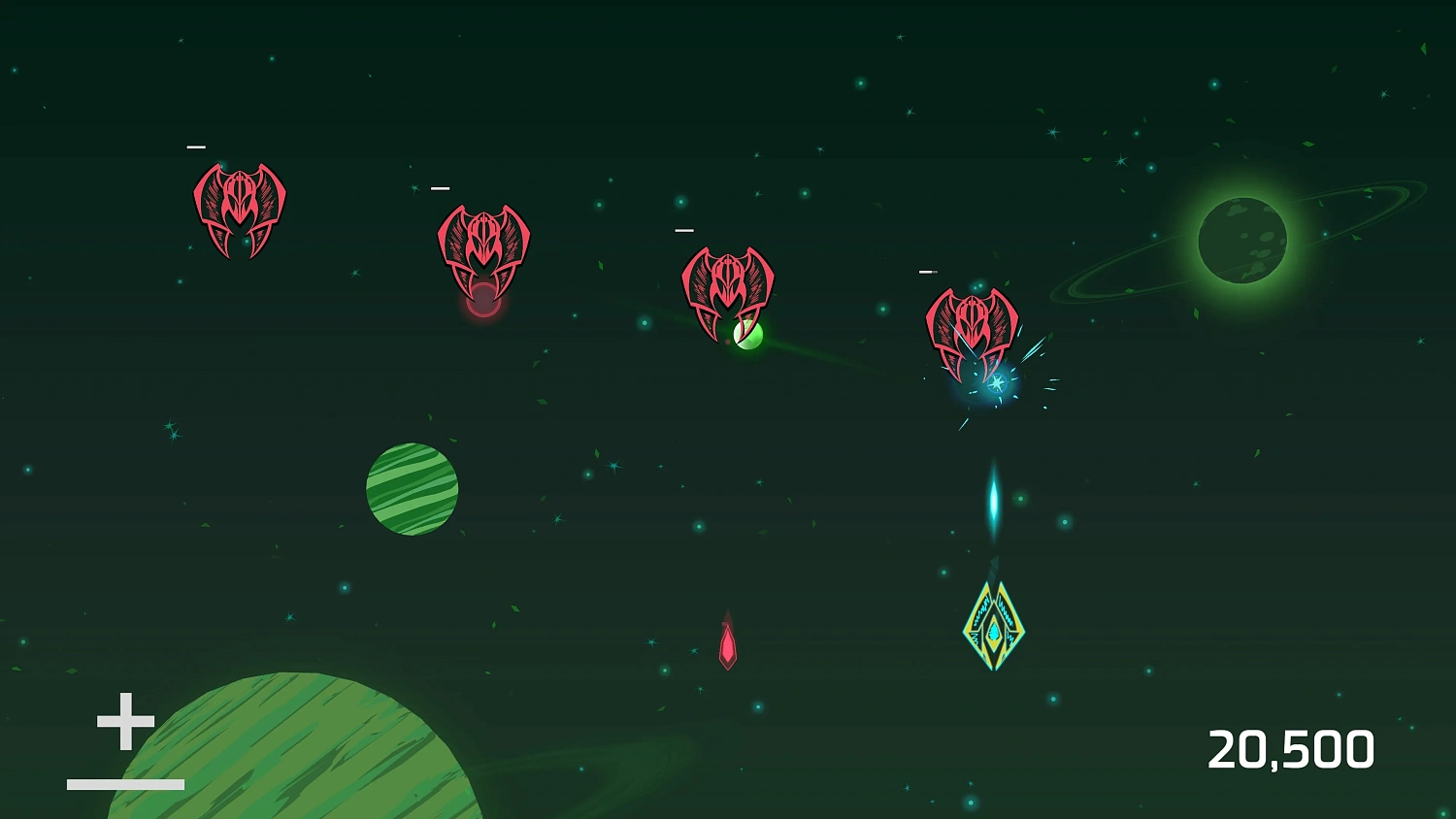The image size is (1456, 819).
Task: Click the plus symbol in the bottom-left HUD
Action: point(124,722)
